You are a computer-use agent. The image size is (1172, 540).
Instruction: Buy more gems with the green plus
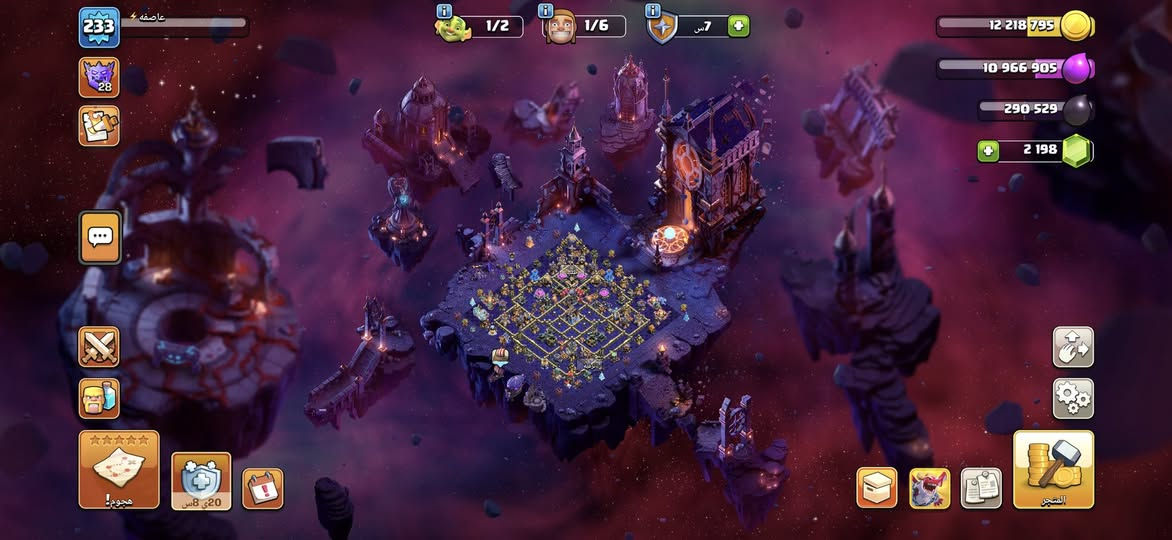(989, 151)
